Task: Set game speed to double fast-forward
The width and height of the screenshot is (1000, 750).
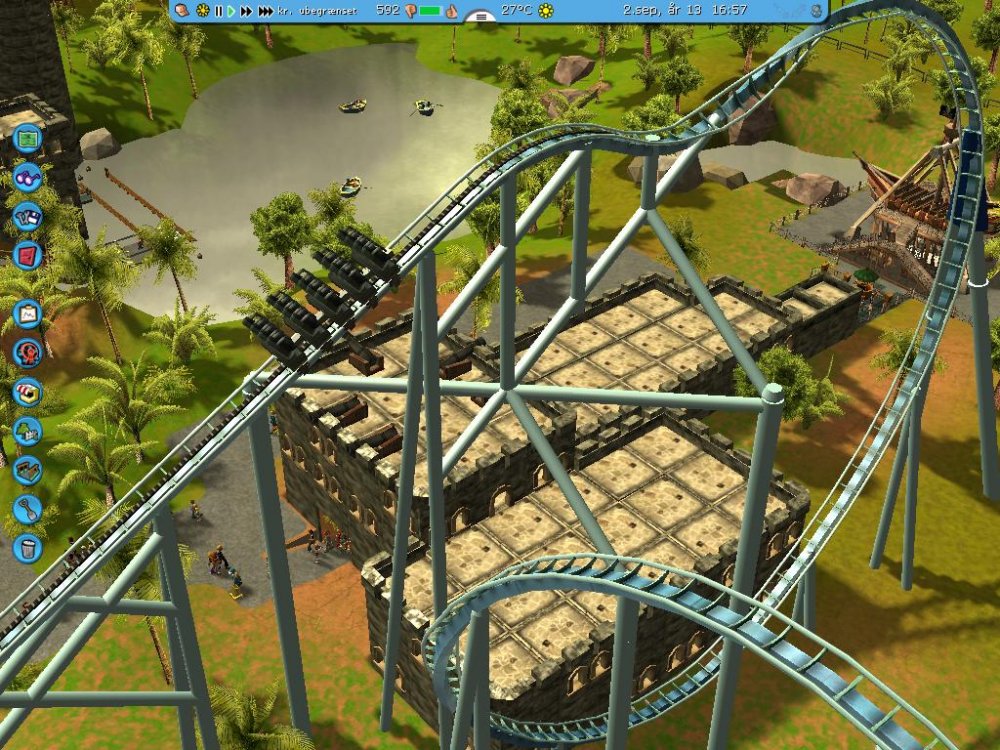Action: click(x=246, y=11)
